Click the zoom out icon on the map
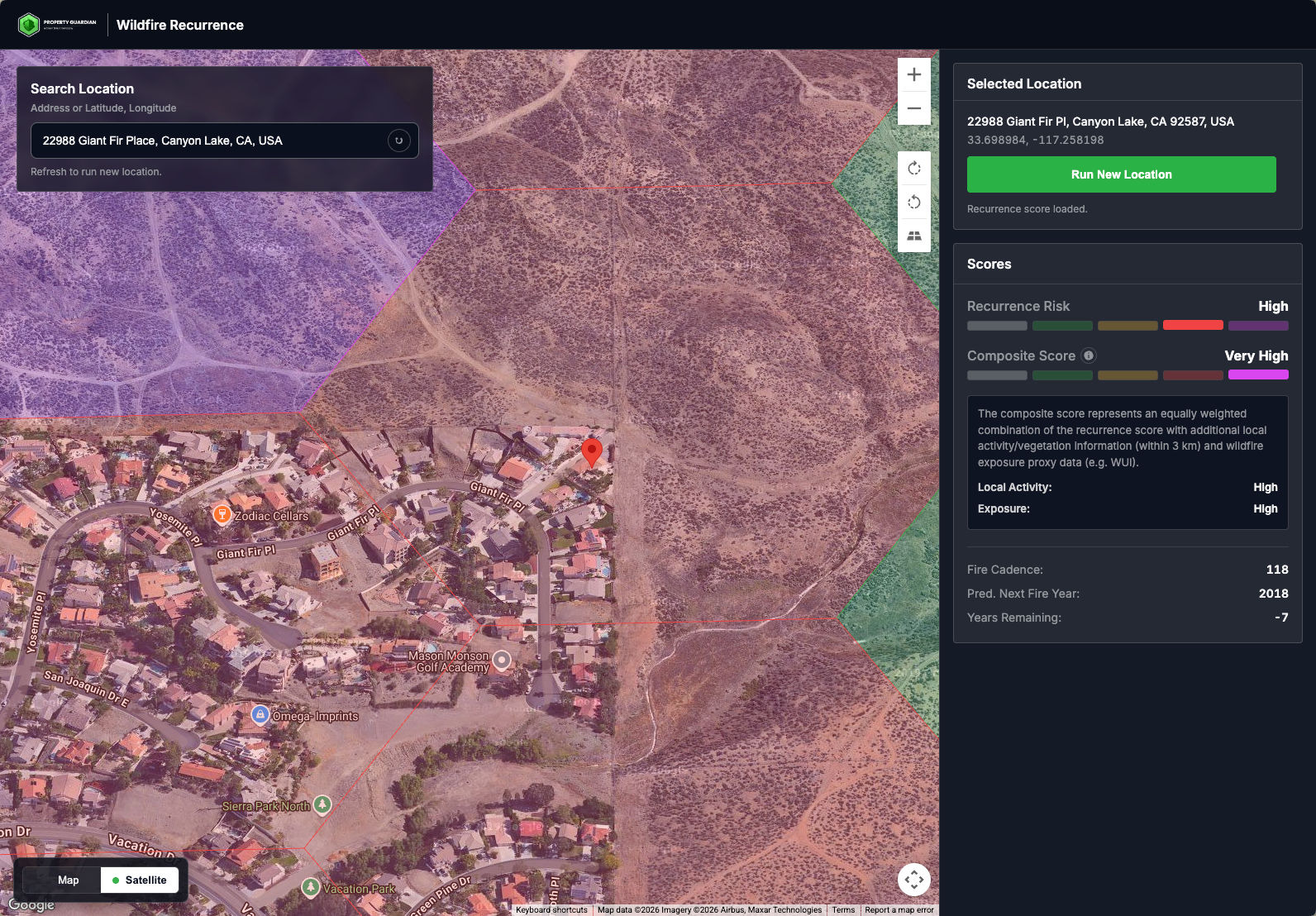Screen dimensions: 1316x916 913,107
